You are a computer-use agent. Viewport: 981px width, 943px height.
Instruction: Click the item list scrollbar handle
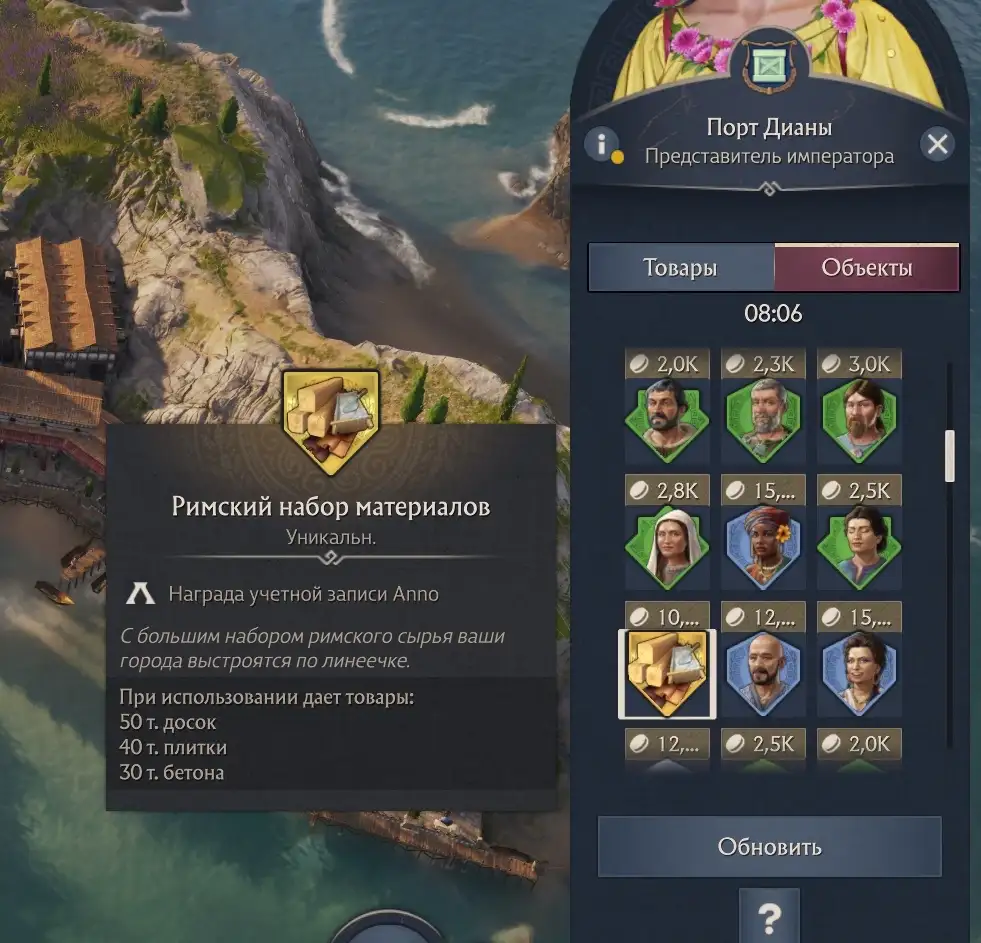949,456
